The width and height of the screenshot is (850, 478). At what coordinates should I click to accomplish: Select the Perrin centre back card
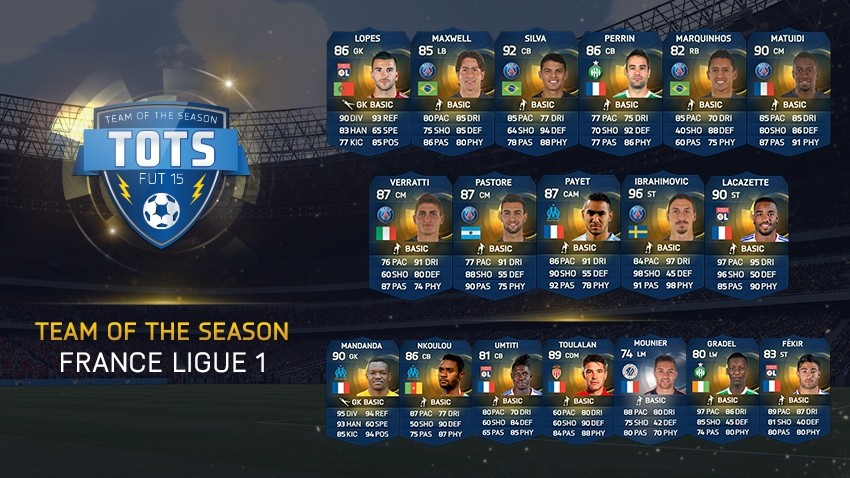(x=620, y=90)
